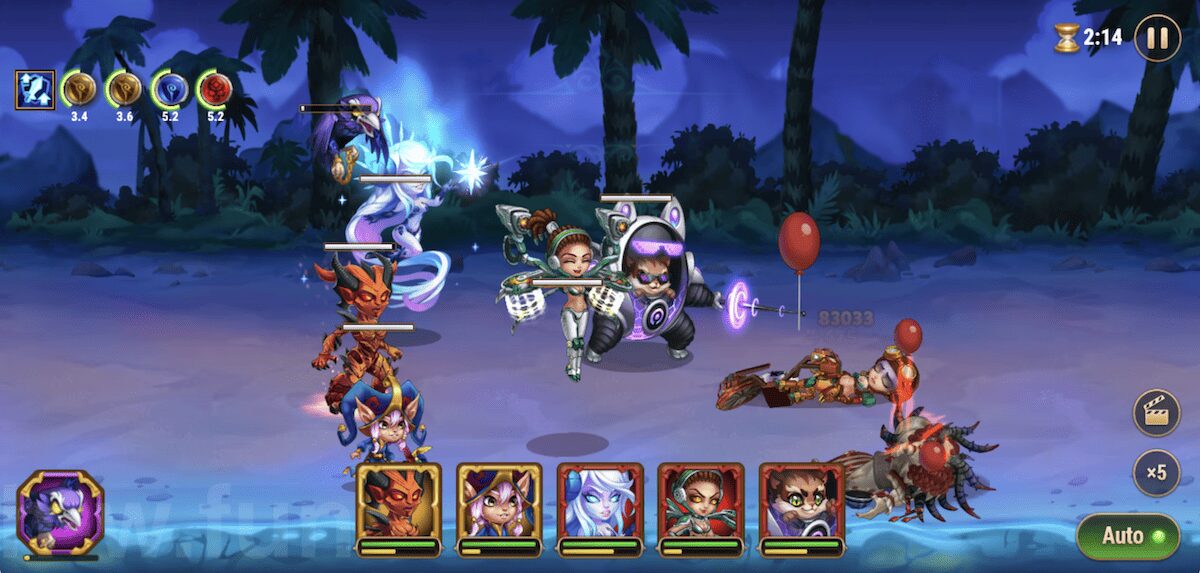Inspect the round blue buff icon
The width and height of the screenshot is (1200, 573).
[170, 90]
